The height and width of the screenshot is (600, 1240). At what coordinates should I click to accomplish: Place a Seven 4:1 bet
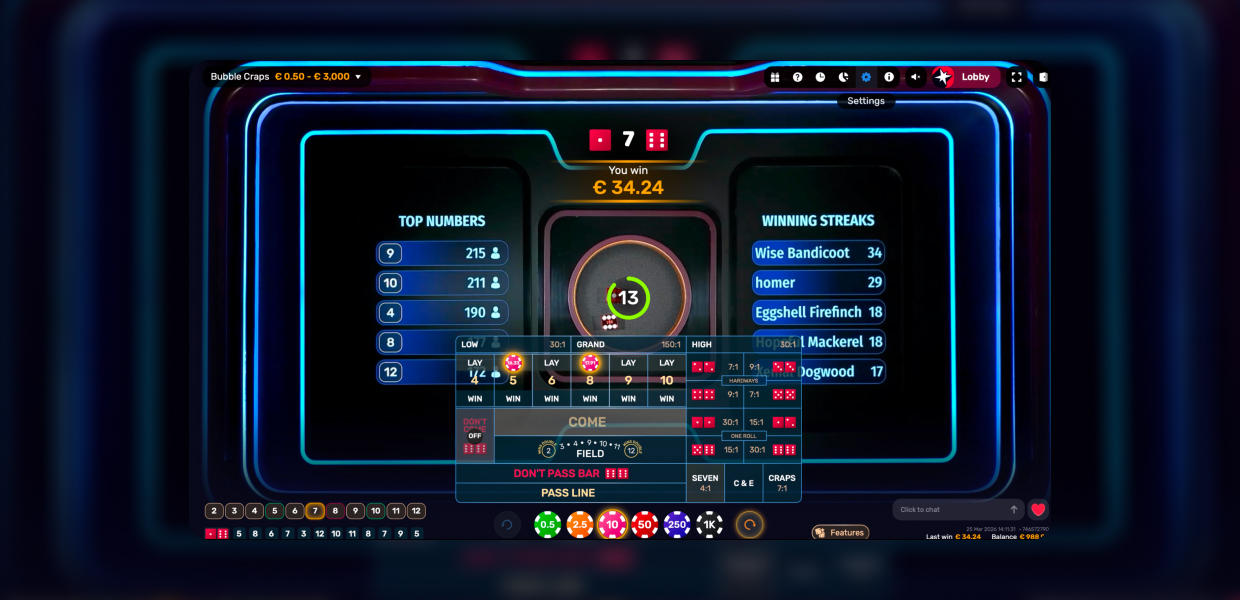[x=705, y=483]
